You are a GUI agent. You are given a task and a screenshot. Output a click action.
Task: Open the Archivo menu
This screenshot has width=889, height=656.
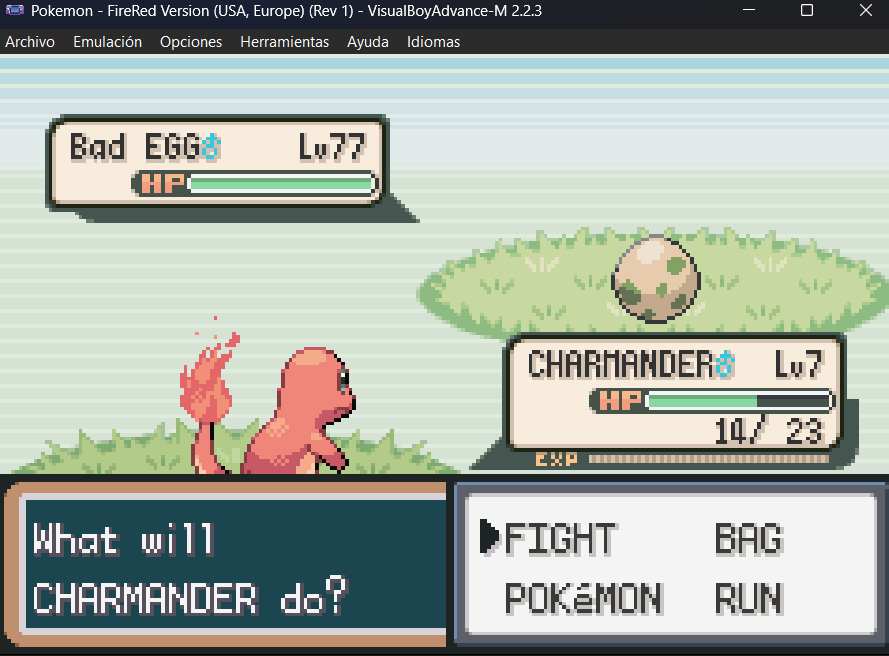[30, 42]
